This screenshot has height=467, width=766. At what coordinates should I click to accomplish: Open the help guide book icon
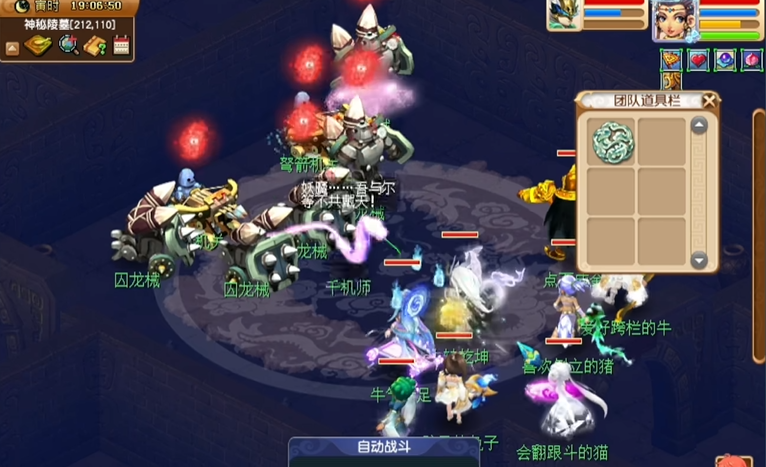click(x=95, y=45)
